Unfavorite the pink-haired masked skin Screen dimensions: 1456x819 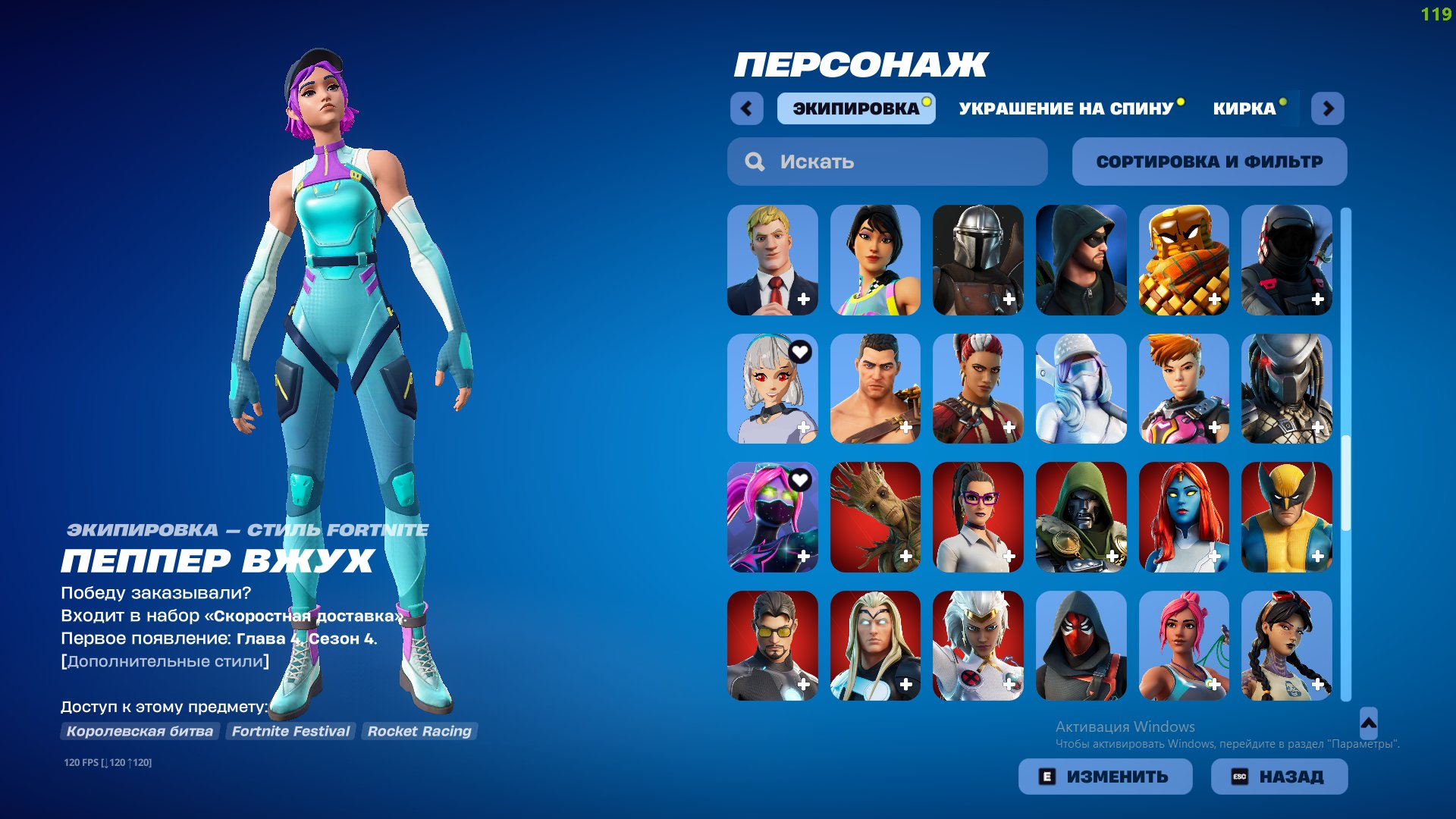[x=800, y=480]
